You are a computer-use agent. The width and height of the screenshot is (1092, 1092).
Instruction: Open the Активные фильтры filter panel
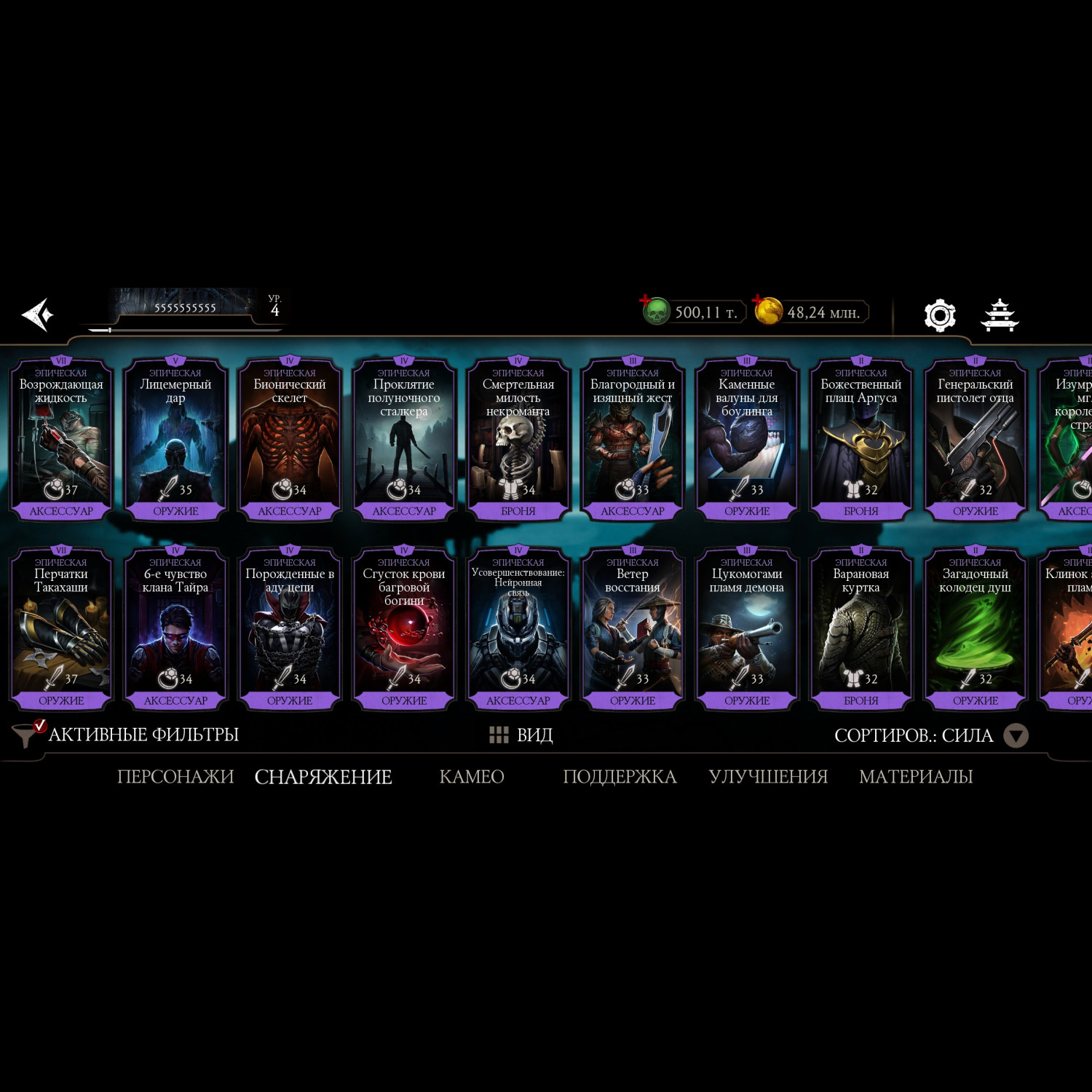pyautogui.click(x=127, y=735)
